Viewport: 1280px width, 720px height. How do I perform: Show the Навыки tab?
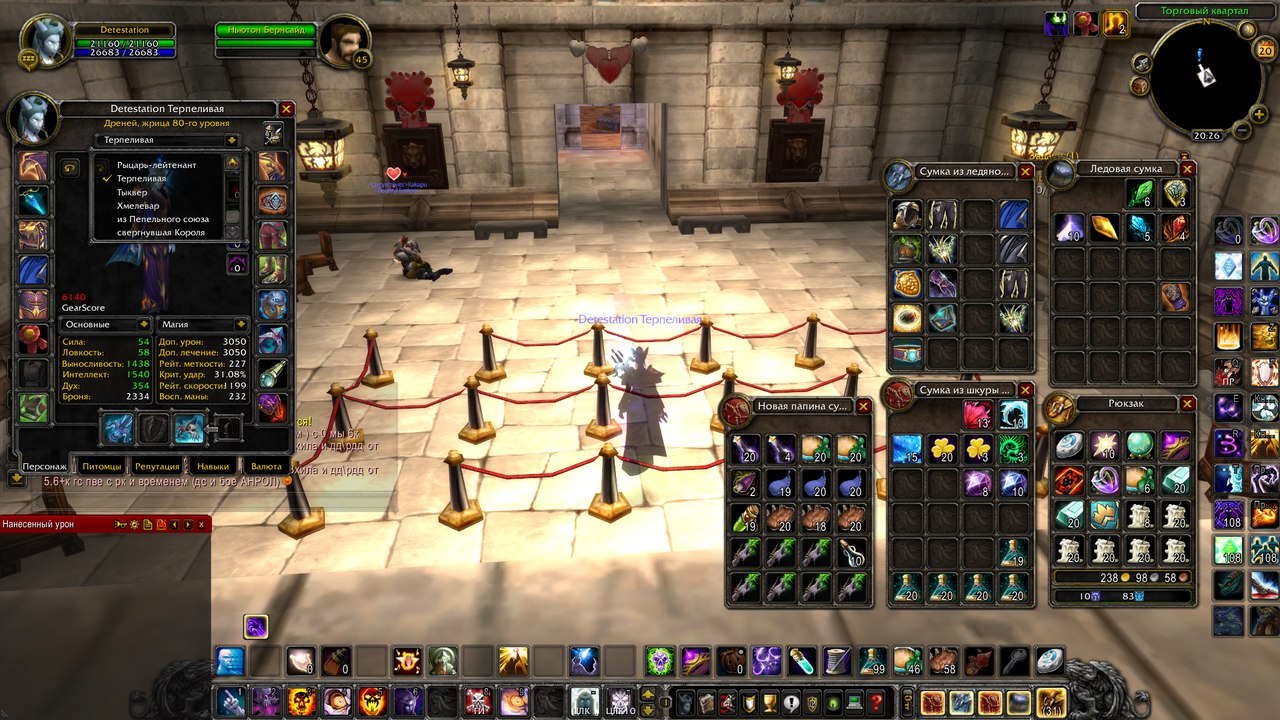pos(212,466)
